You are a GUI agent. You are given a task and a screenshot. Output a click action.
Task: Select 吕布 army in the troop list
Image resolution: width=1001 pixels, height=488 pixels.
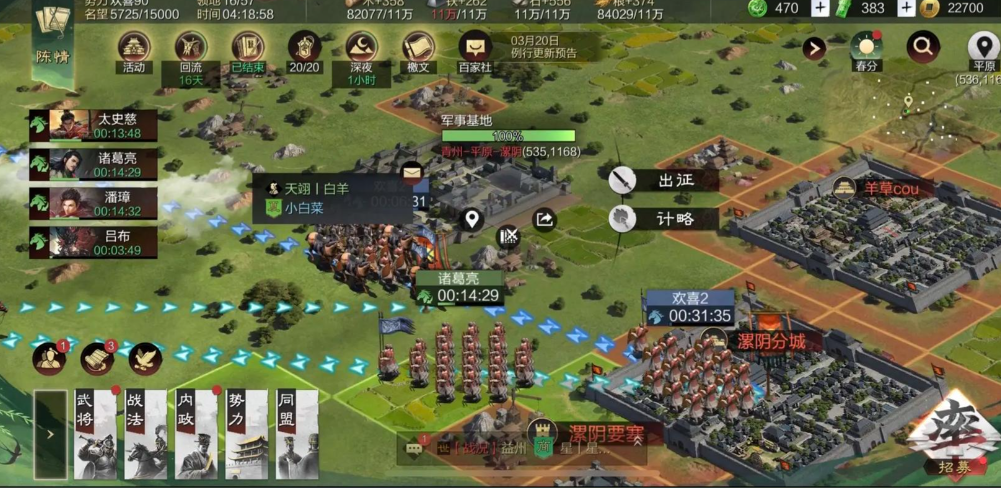click(x=94, y=243)
